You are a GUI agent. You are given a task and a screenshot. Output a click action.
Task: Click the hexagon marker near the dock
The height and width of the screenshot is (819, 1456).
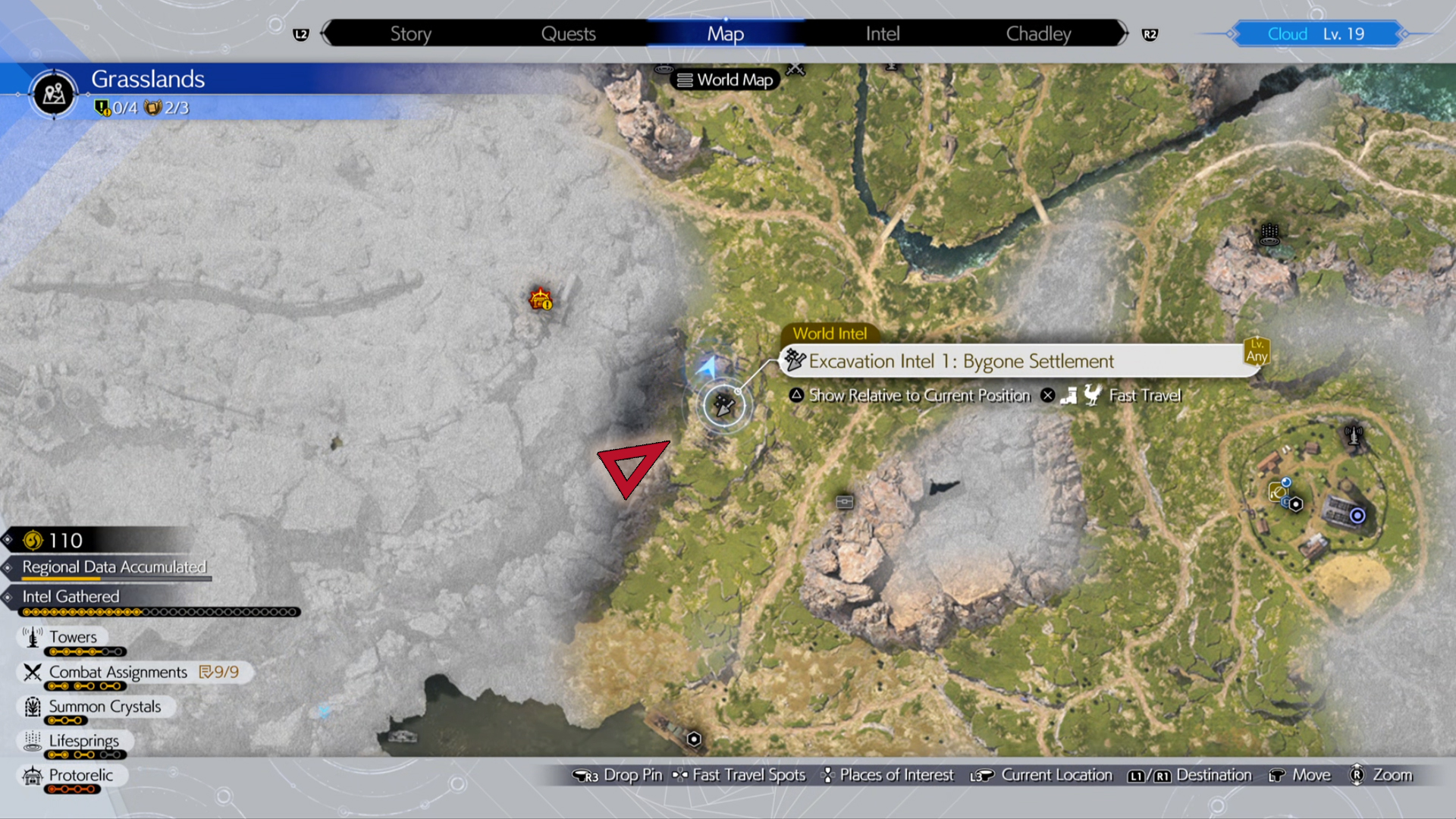click(694, 739)
